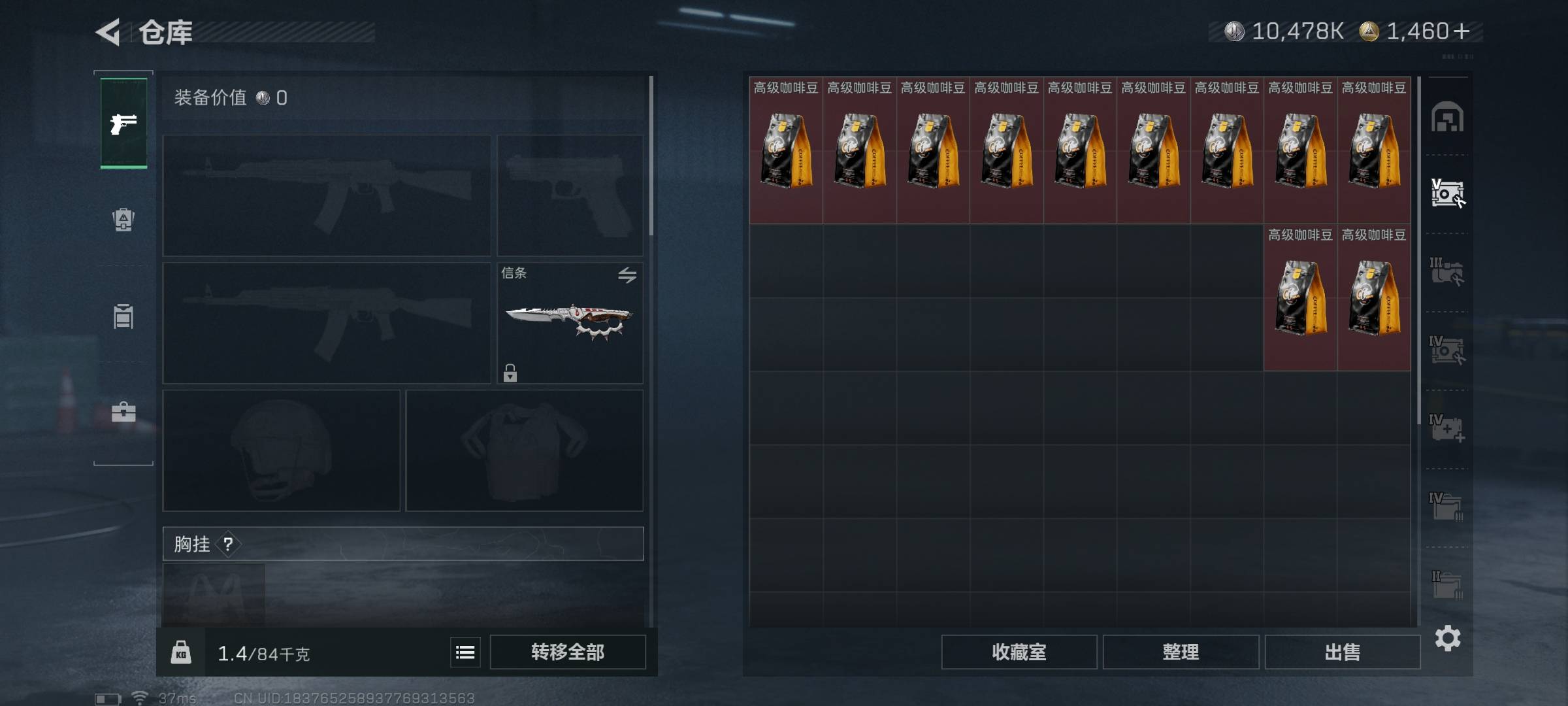The height and width of the screenshot is (706, 1568).
Task: Select the empty body armor slot
Action: tap(524, 450)
